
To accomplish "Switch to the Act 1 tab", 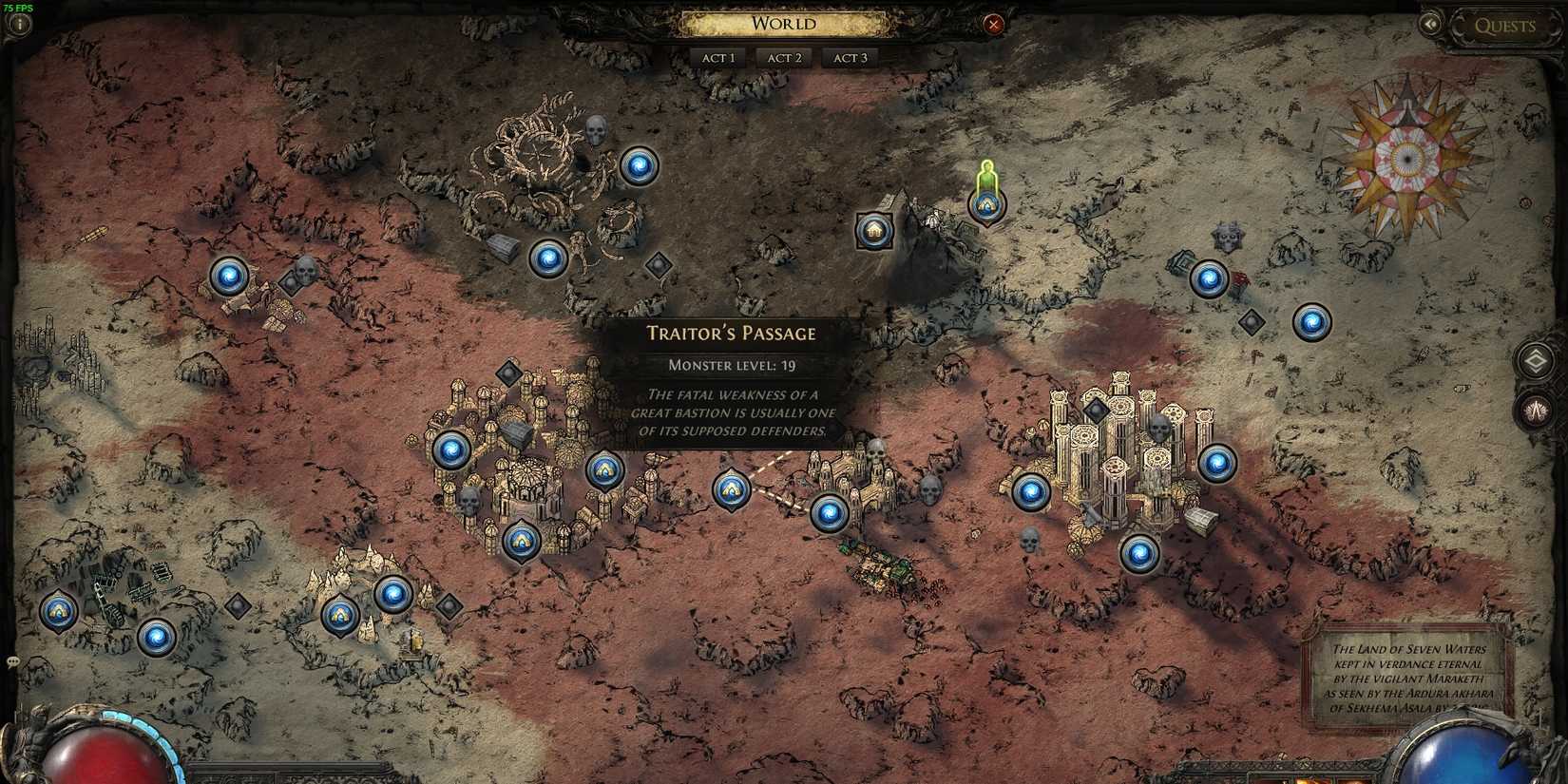I will pyautogui.click(x=717, y=58).
